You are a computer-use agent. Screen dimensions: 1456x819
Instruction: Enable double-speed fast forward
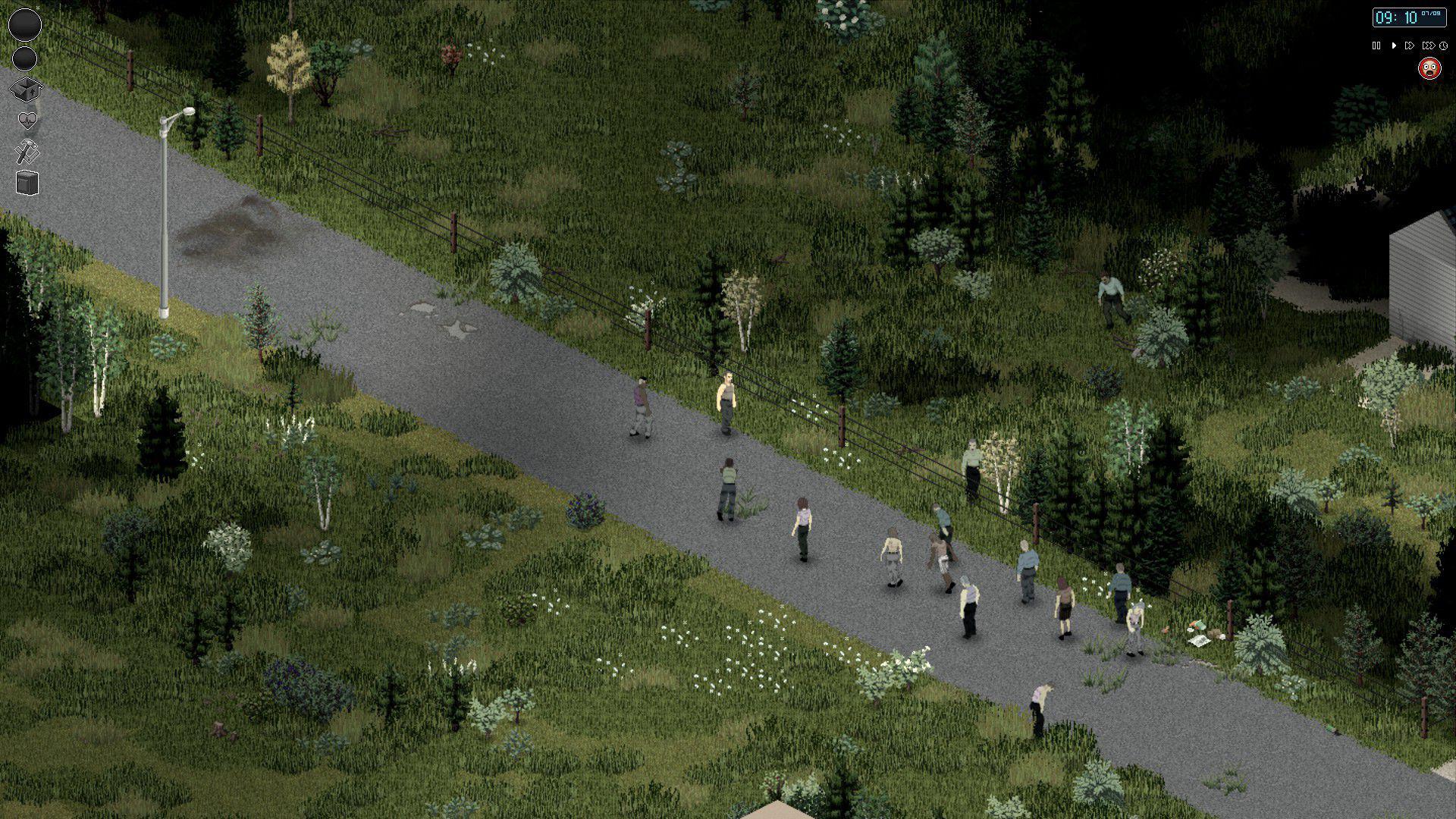(1409, 45)
